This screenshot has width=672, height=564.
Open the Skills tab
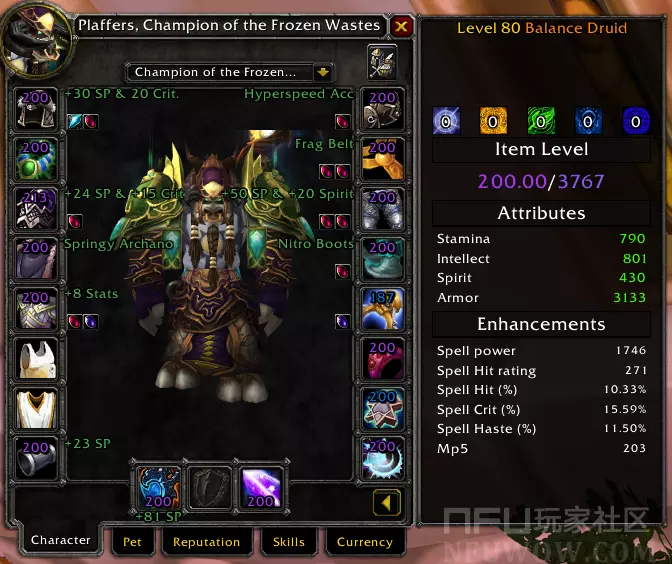point(289,542)
